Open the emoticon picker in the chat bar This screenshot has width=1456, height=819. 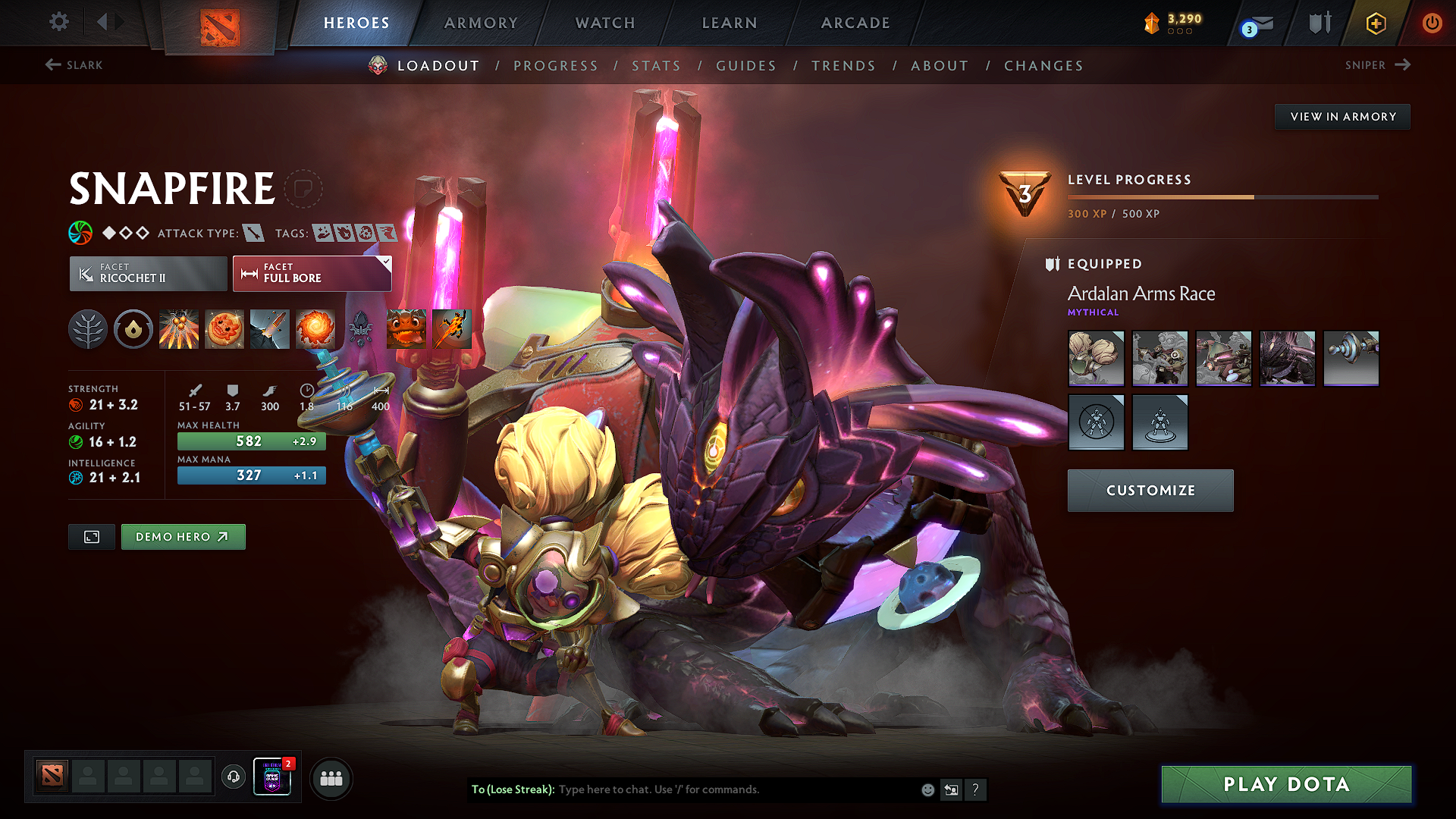tap(927, 789)
